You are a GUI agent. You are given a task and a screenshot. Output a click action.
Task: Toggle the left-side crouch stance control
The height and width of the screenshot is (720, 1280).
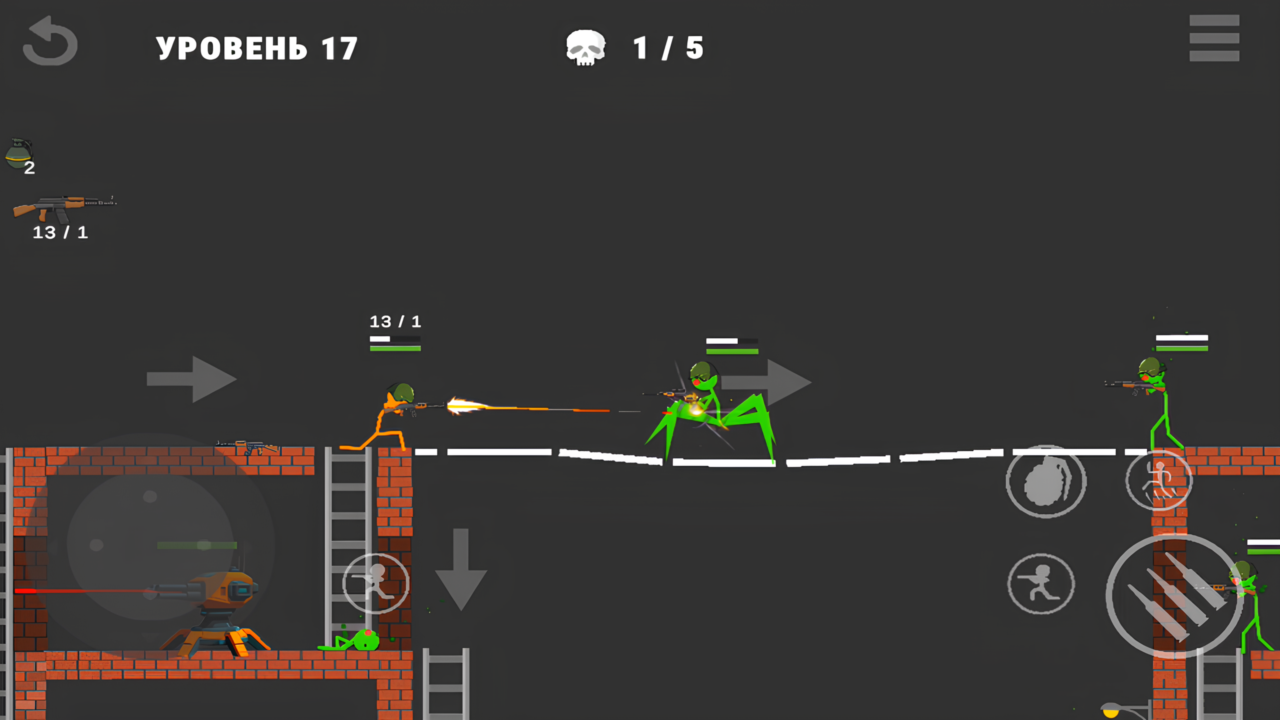click(x=375, y=583)
